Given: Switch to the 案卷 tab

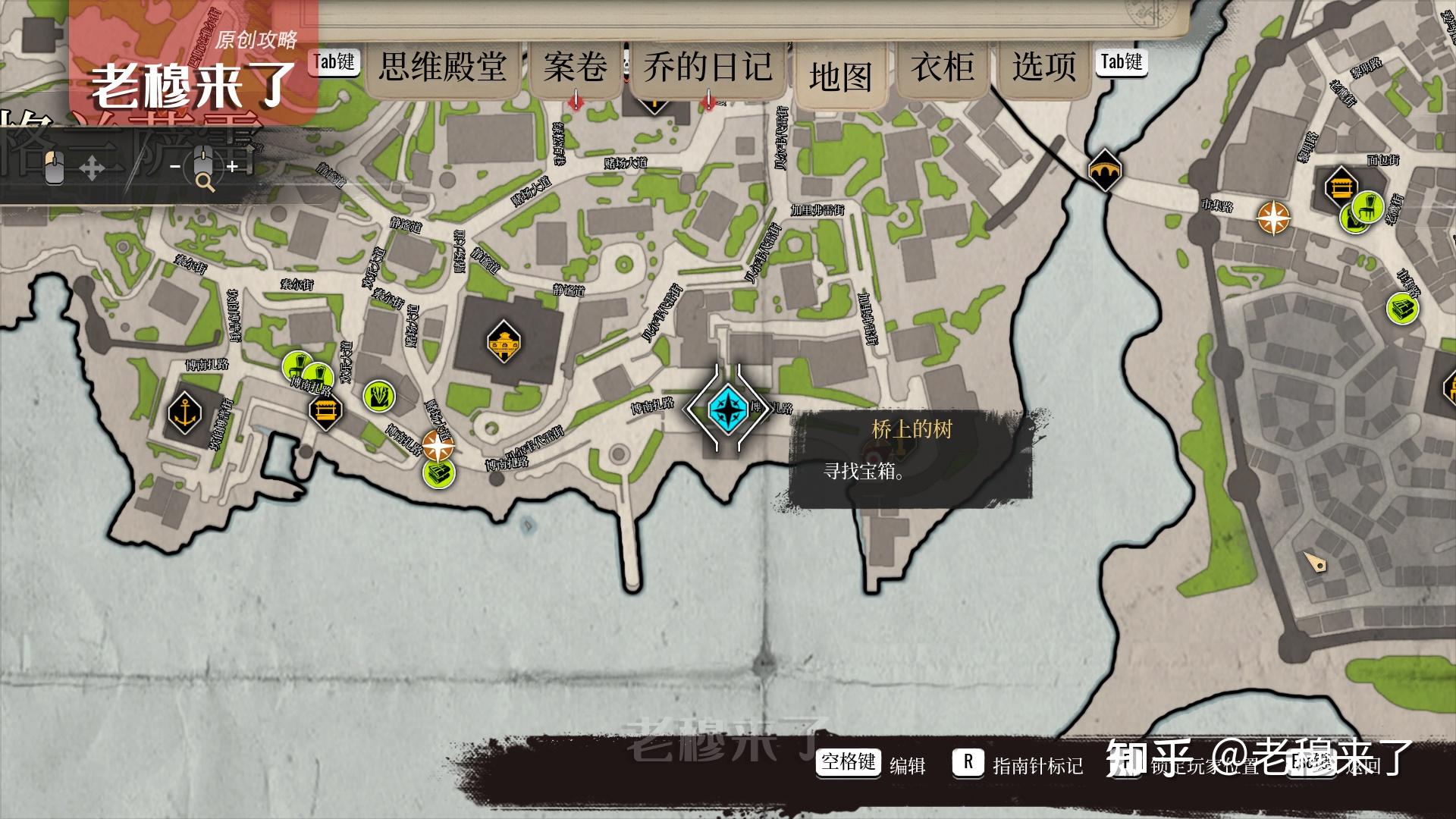Looking at the screenshot, I should (575, 67).
